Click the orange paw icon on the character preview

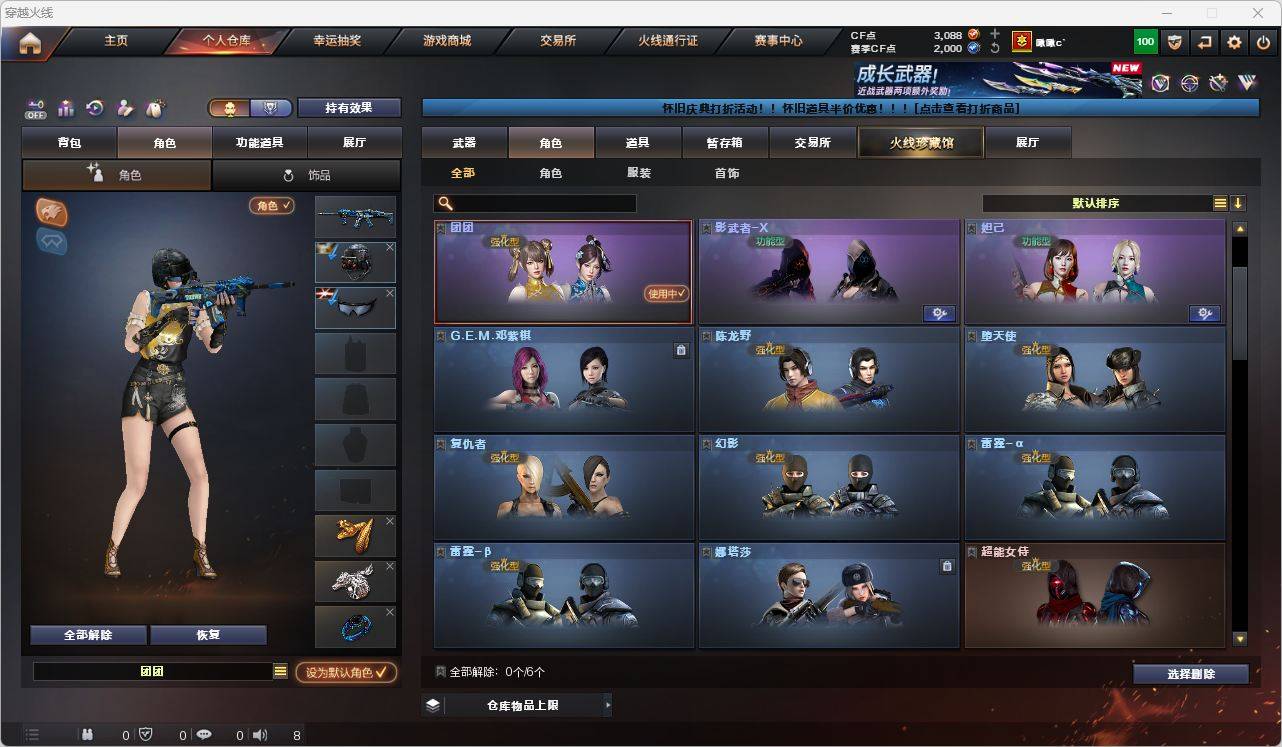(51, 211)
